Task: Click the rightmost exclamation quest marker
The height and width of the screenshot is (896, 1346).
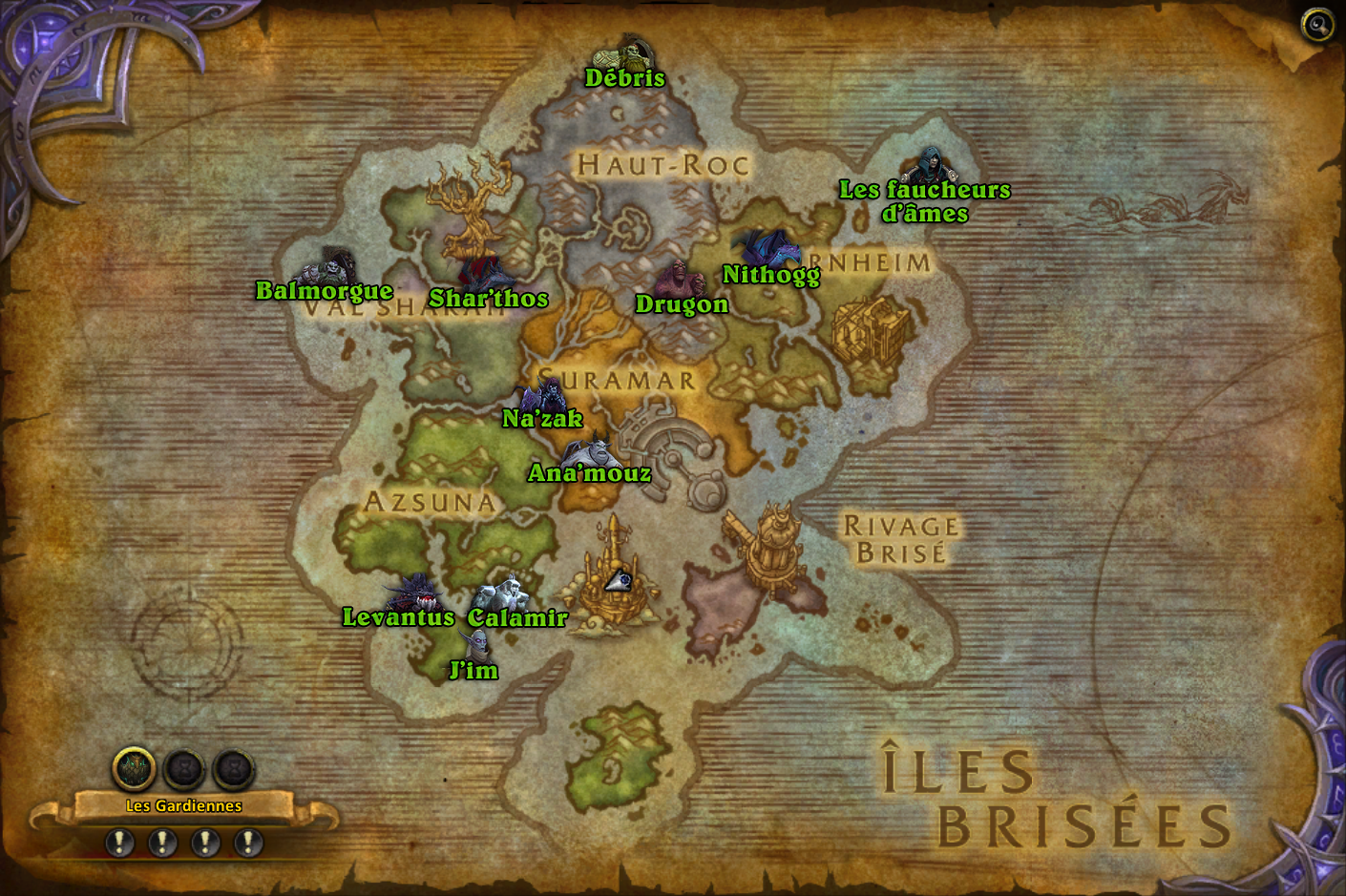Action: (x=248, y=842)
